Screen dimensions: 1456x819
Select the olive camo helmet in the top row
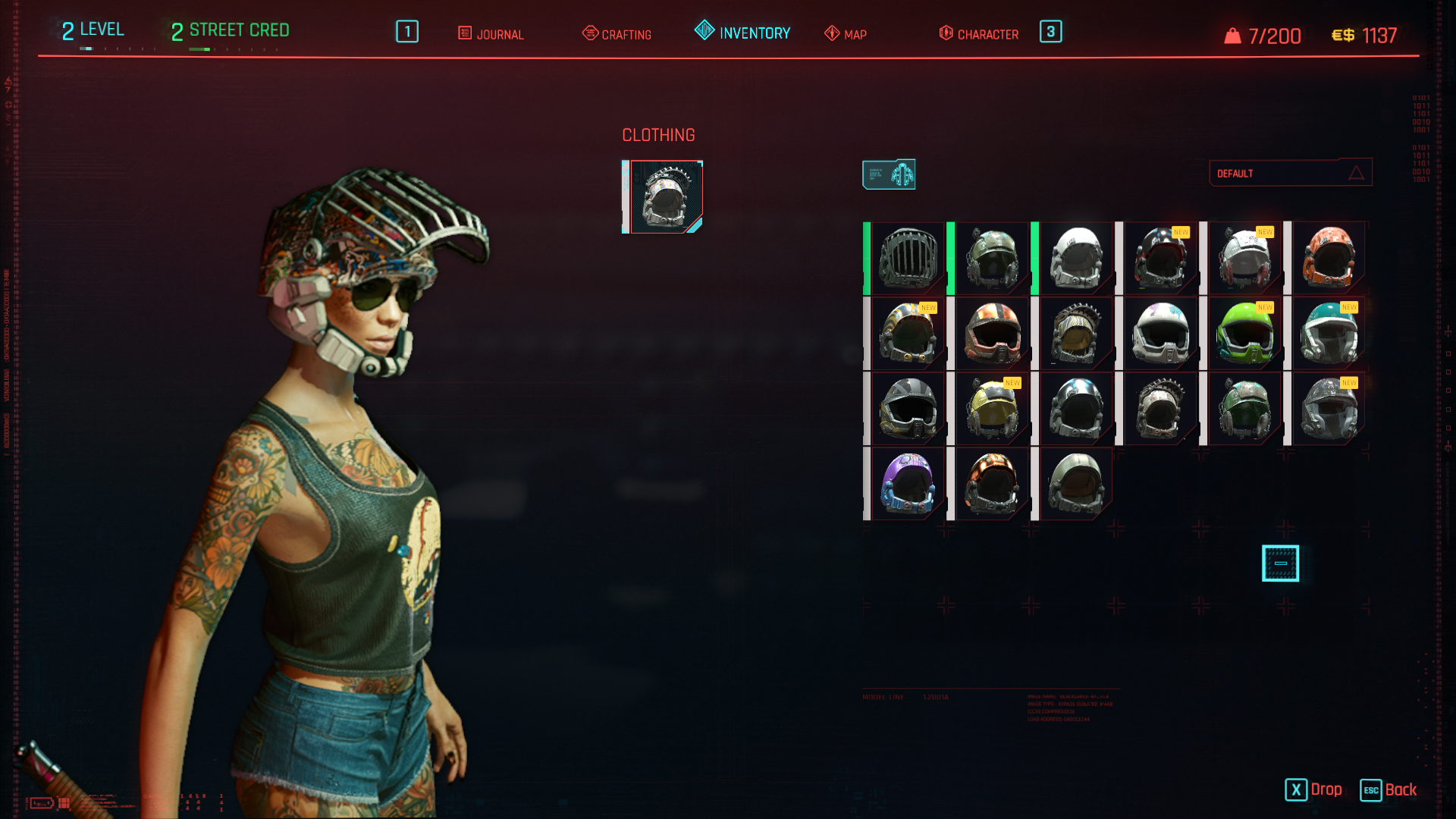coord(992,259)
